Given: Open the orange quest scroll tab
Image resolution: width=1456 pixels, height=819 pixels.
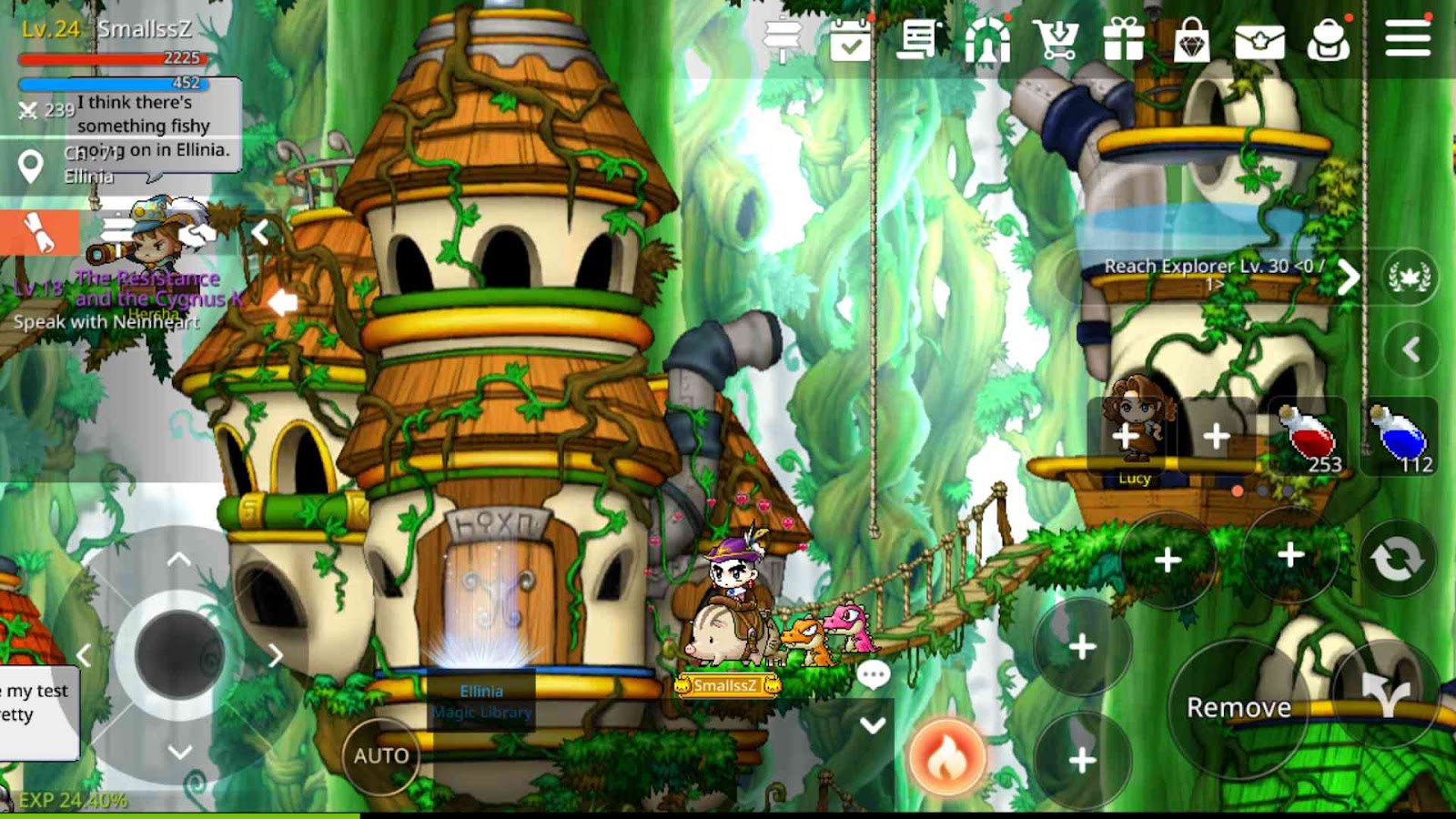Looking at the screenshot, I should [38, 233].
